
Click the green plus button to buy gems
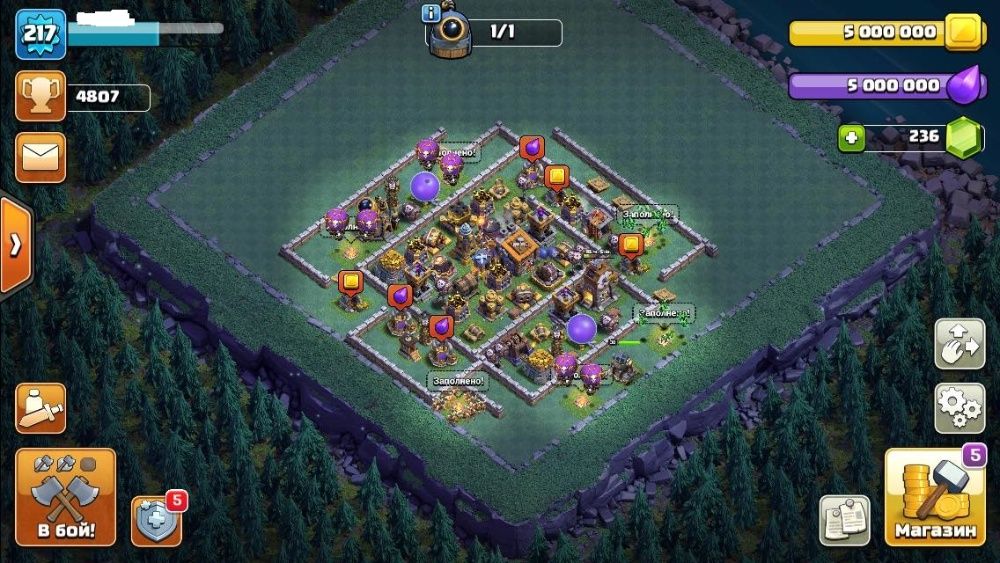pyautogui.click(x=851, y=138)
